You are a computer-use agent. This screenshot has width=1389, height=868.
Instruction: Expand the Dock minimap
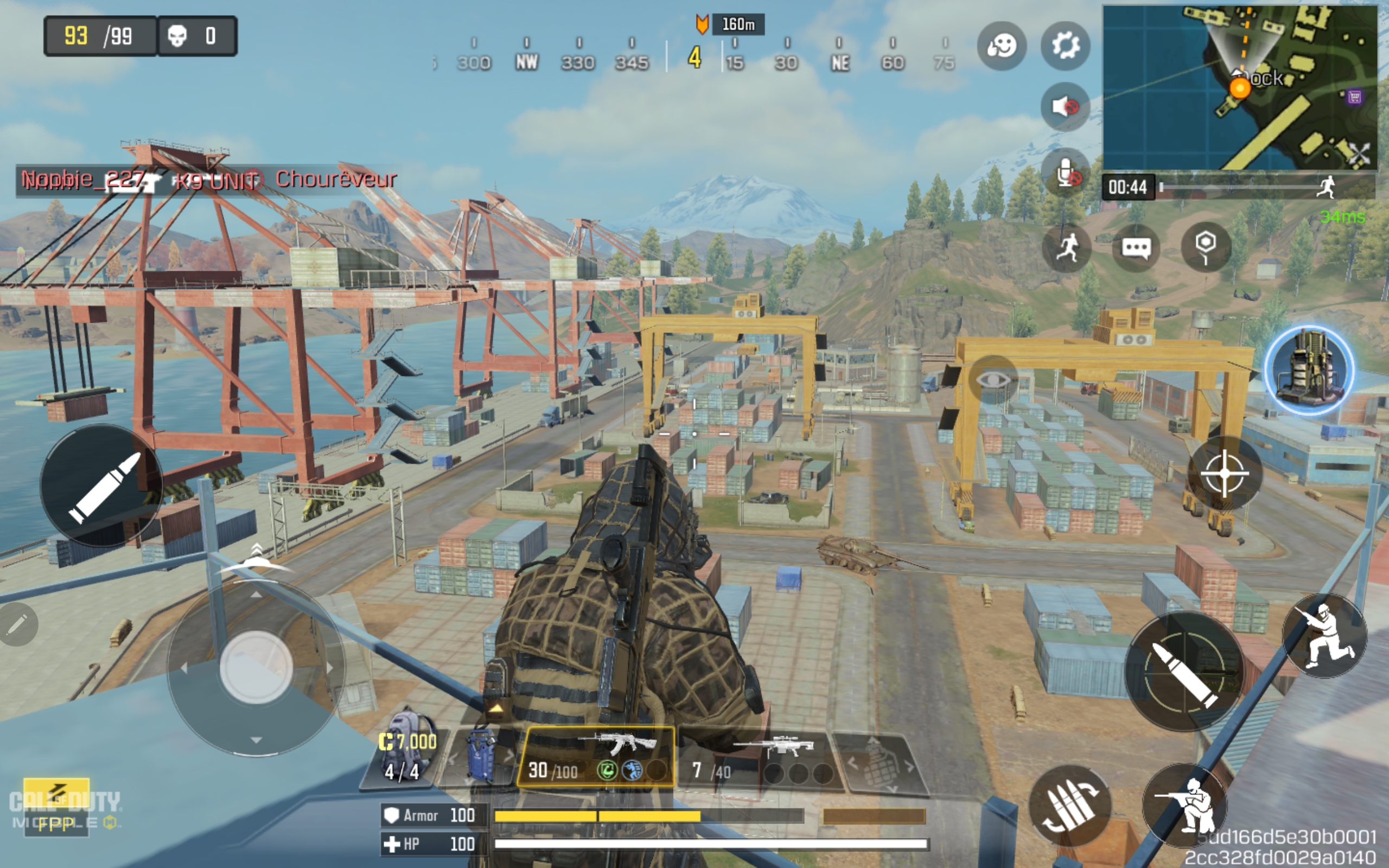1240,87
